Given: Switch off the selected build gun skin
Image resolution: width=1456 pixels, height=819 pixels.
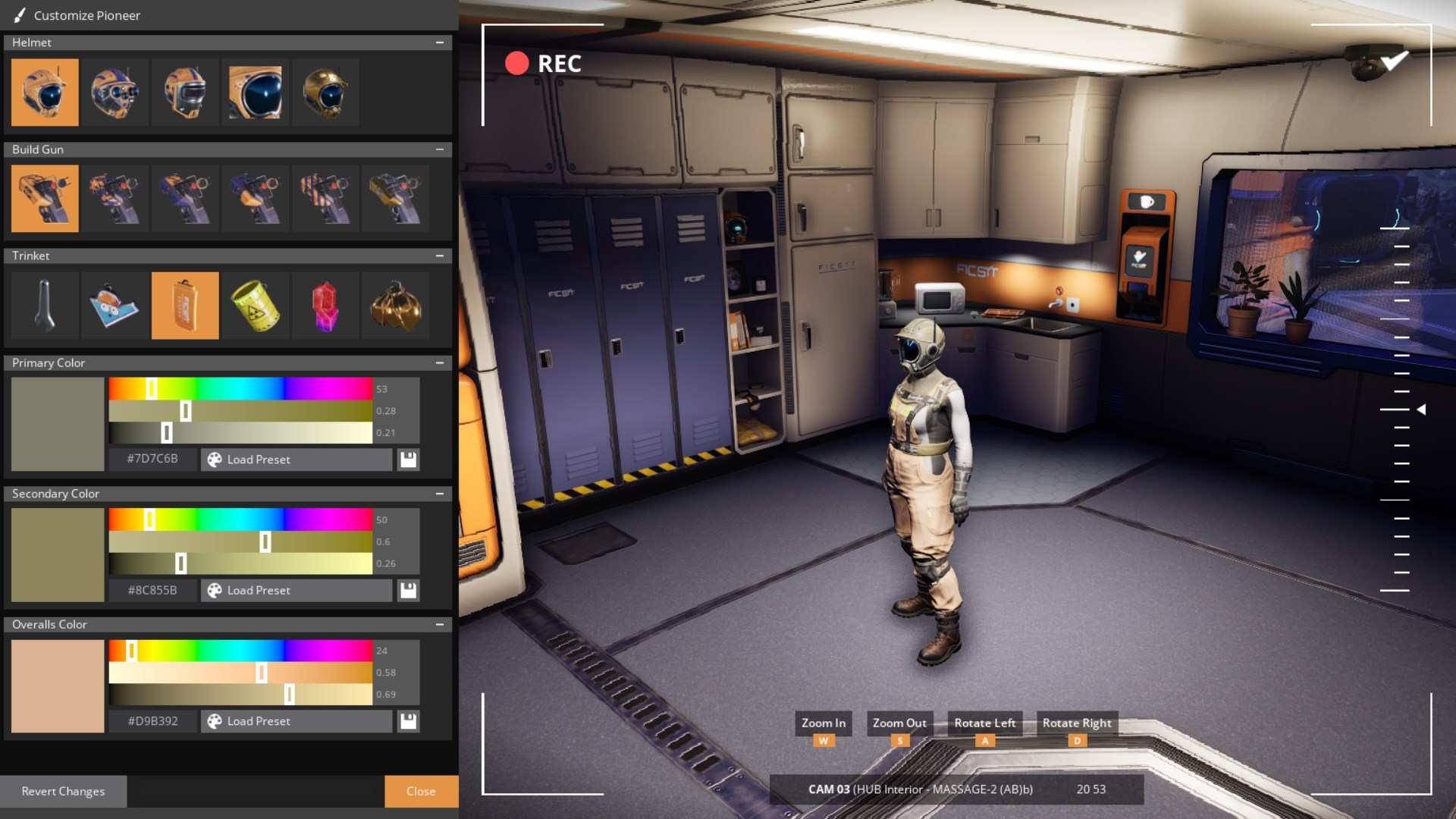Looking at the screenshot, I should [x=45, y=199].
